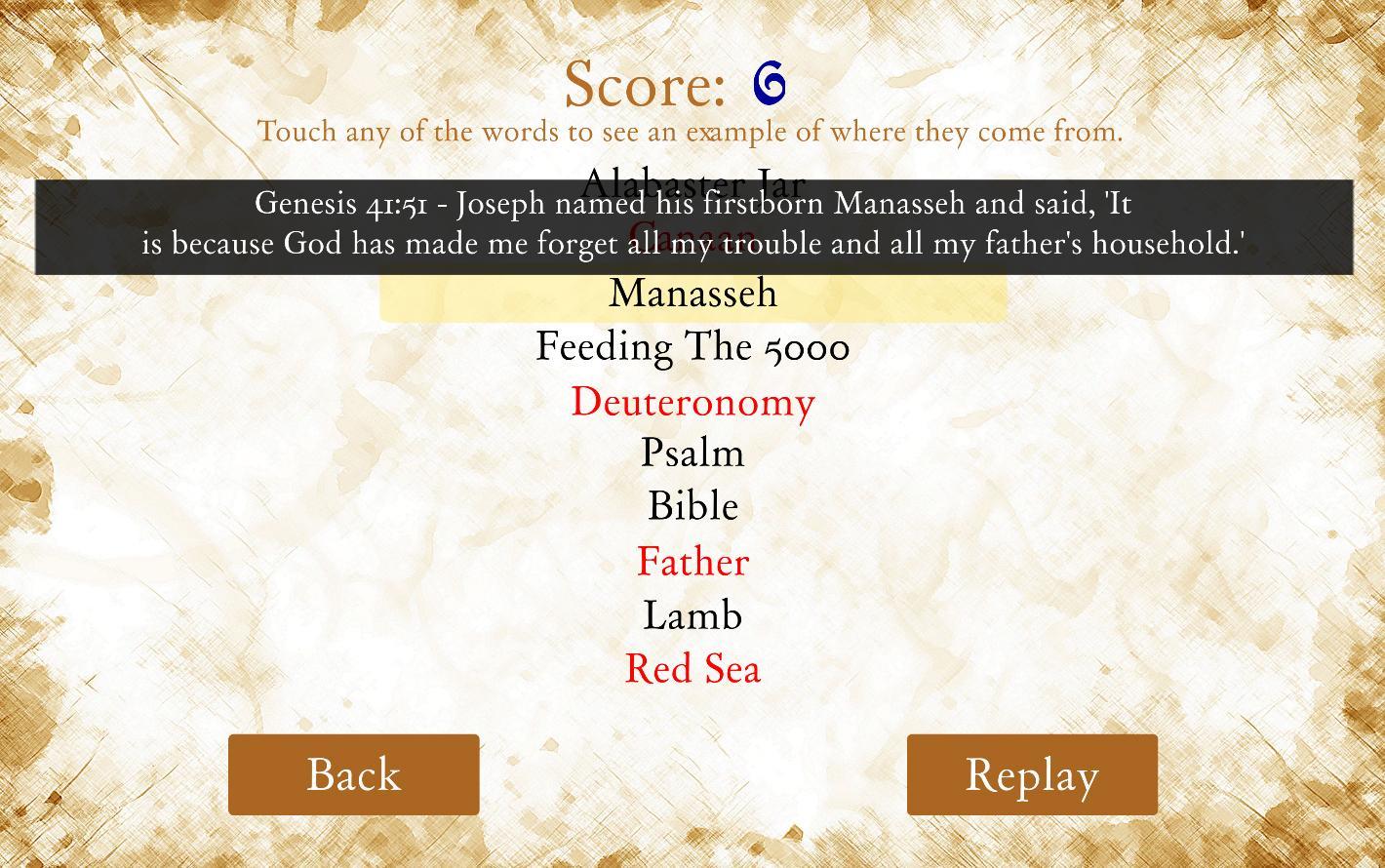Touch Psalm to view where it comes from
The width and height of the screenshot is (1385, 868).
coord(692,453)
